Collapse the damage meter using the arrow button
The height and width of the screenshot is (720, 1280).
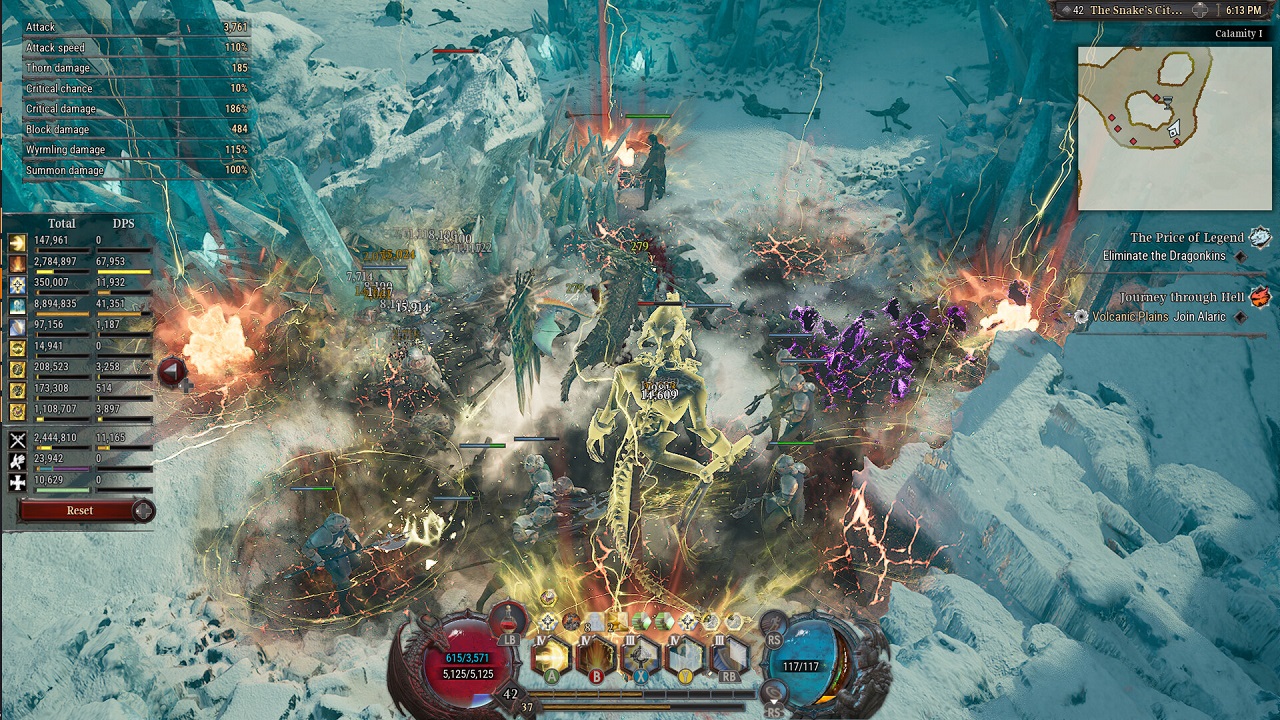point(173,371)
